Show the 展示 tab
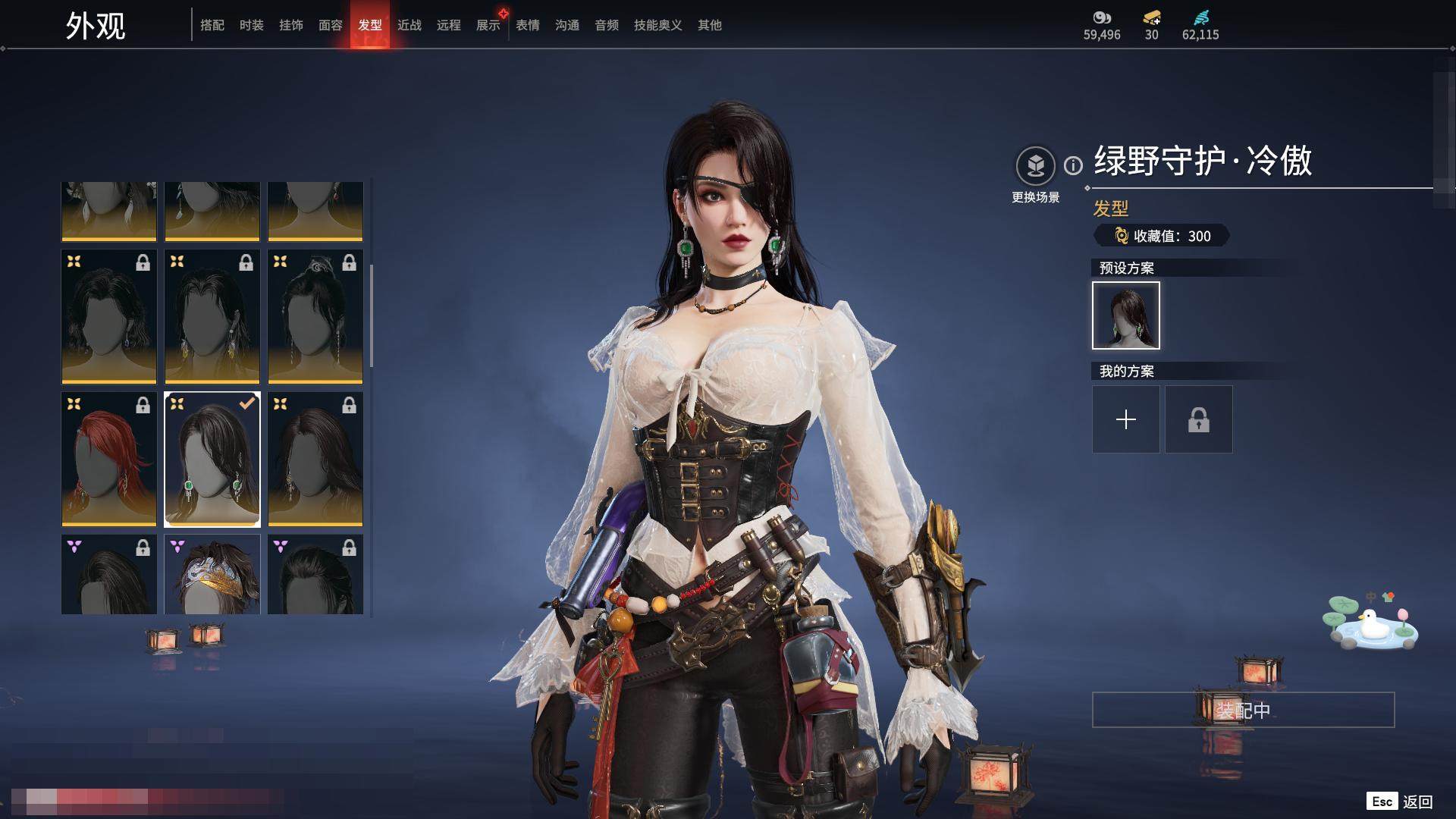Viewport: 1456px width, 819px height. (x=488, y=25)
